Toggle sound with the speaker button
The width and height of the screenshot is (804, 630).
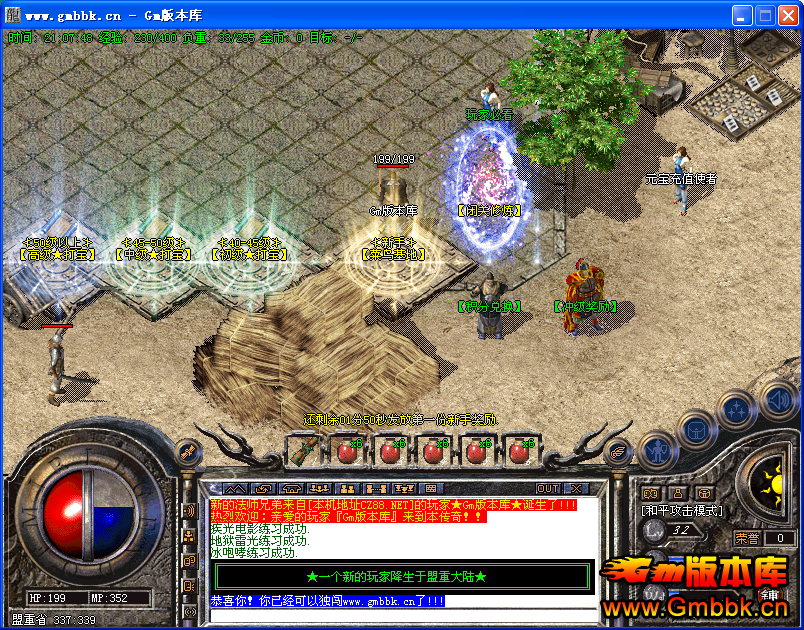click(778, 401)
